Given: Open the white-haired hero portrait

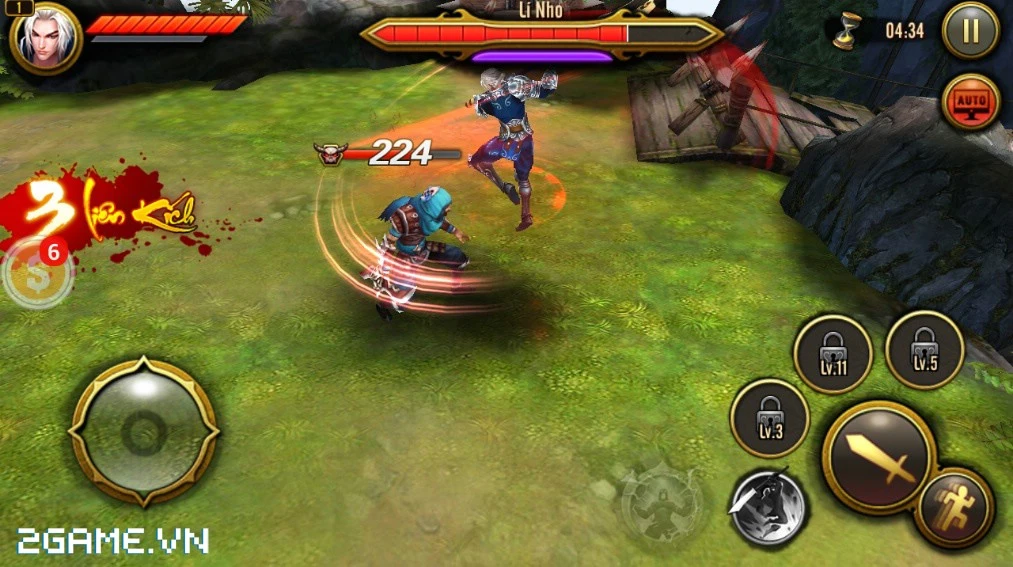Looking at the screenshot, I should [x=45, y=39].
